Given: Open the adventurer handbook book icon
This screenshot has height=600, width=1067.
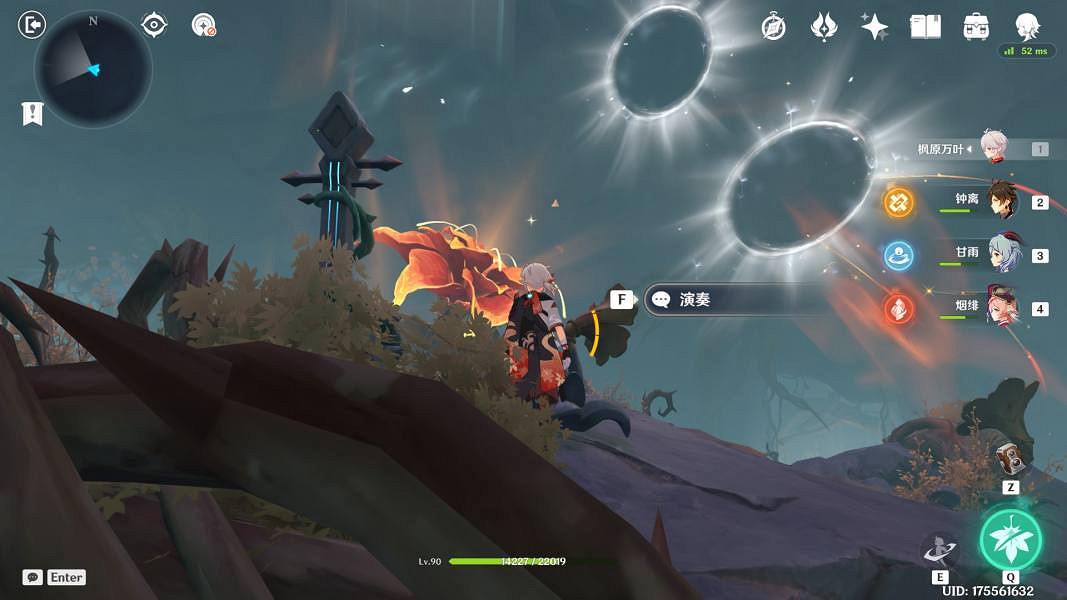Looking at the screenshot, I should coord(925,27).
